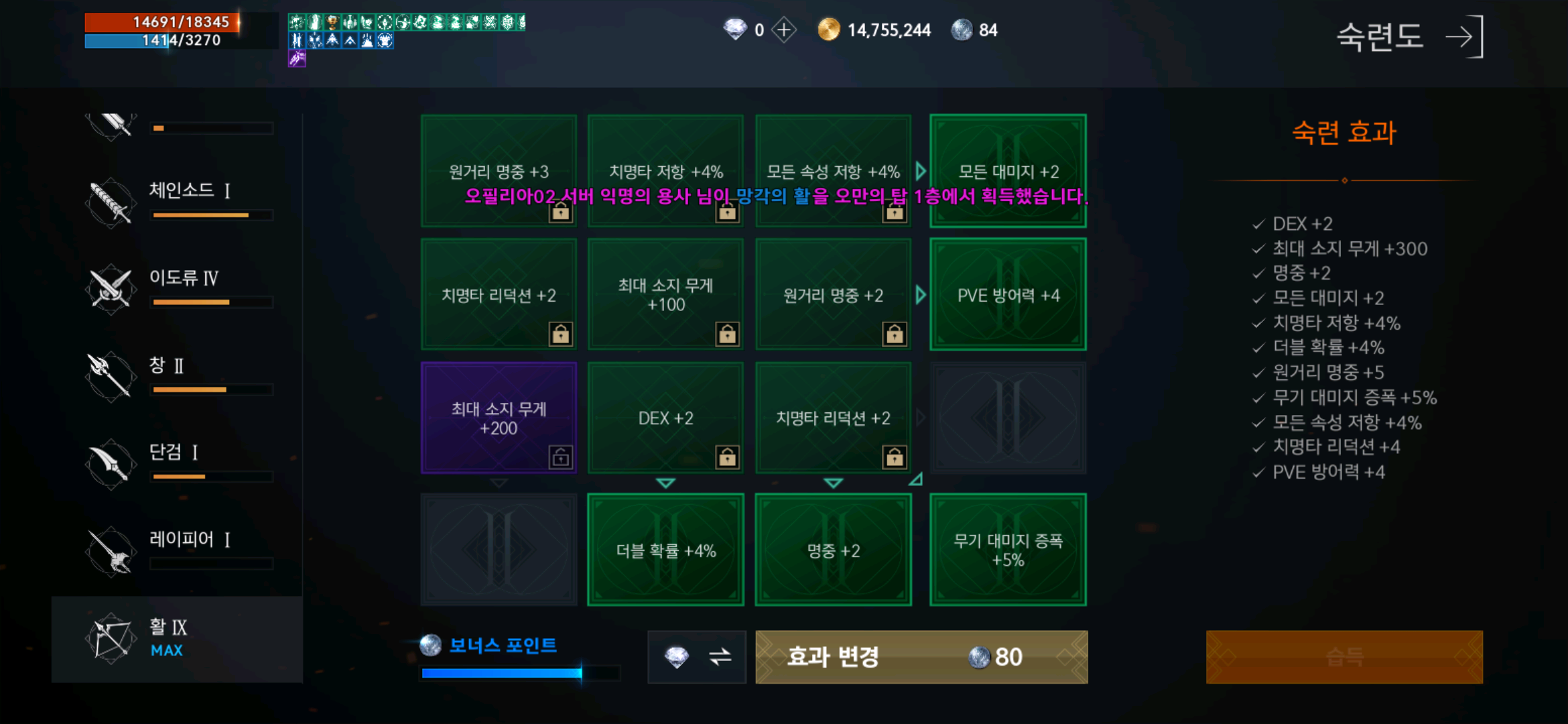
Task: Click the chevron below 치명타 리덕션 +2
Action: (x=833, y=482)
